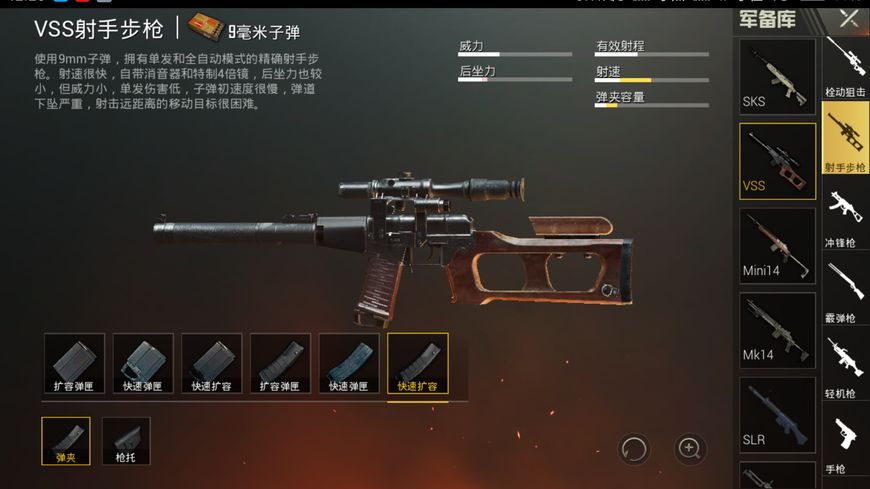Close the armory screen with the X
870x489 pixels.
848,18
